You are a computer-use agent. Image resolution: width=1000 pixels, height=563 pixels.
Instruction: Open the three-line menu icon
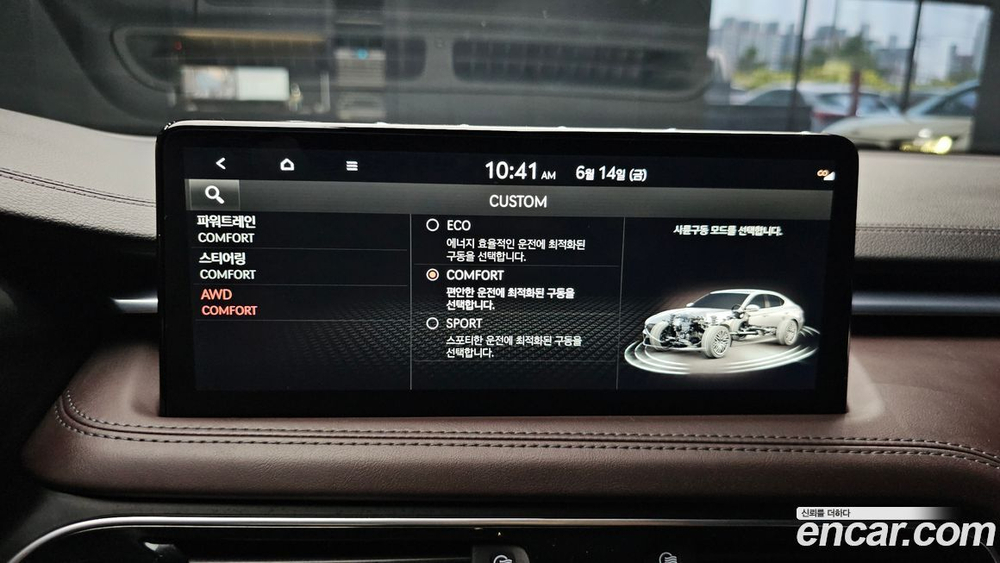(x=352, y=166)
